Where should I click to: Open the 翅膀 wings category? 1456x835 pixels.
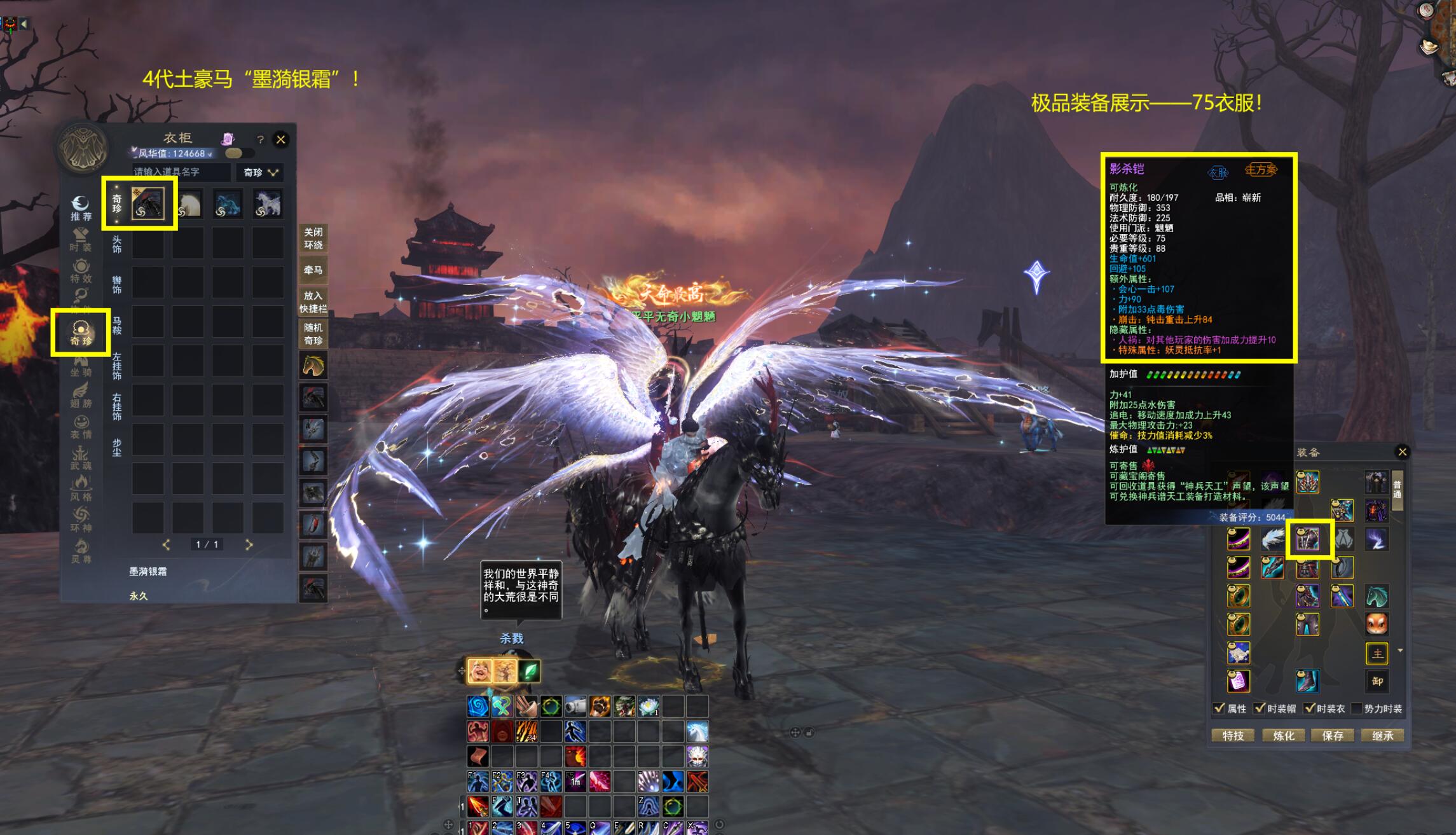click(81, 396)
